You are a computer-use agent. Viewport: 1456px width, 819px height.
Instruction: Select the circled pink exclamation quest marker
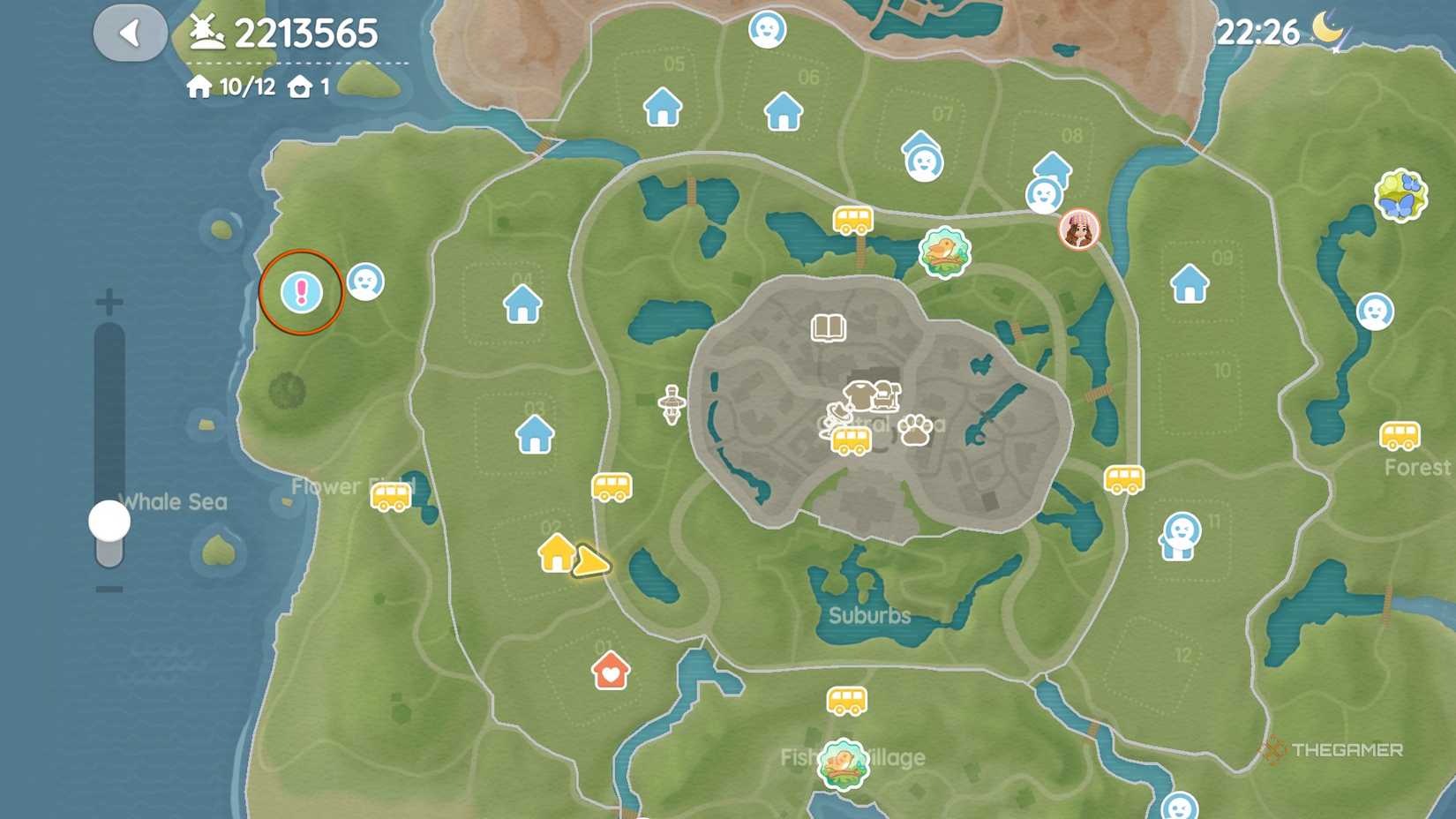(x=301, y=291)
